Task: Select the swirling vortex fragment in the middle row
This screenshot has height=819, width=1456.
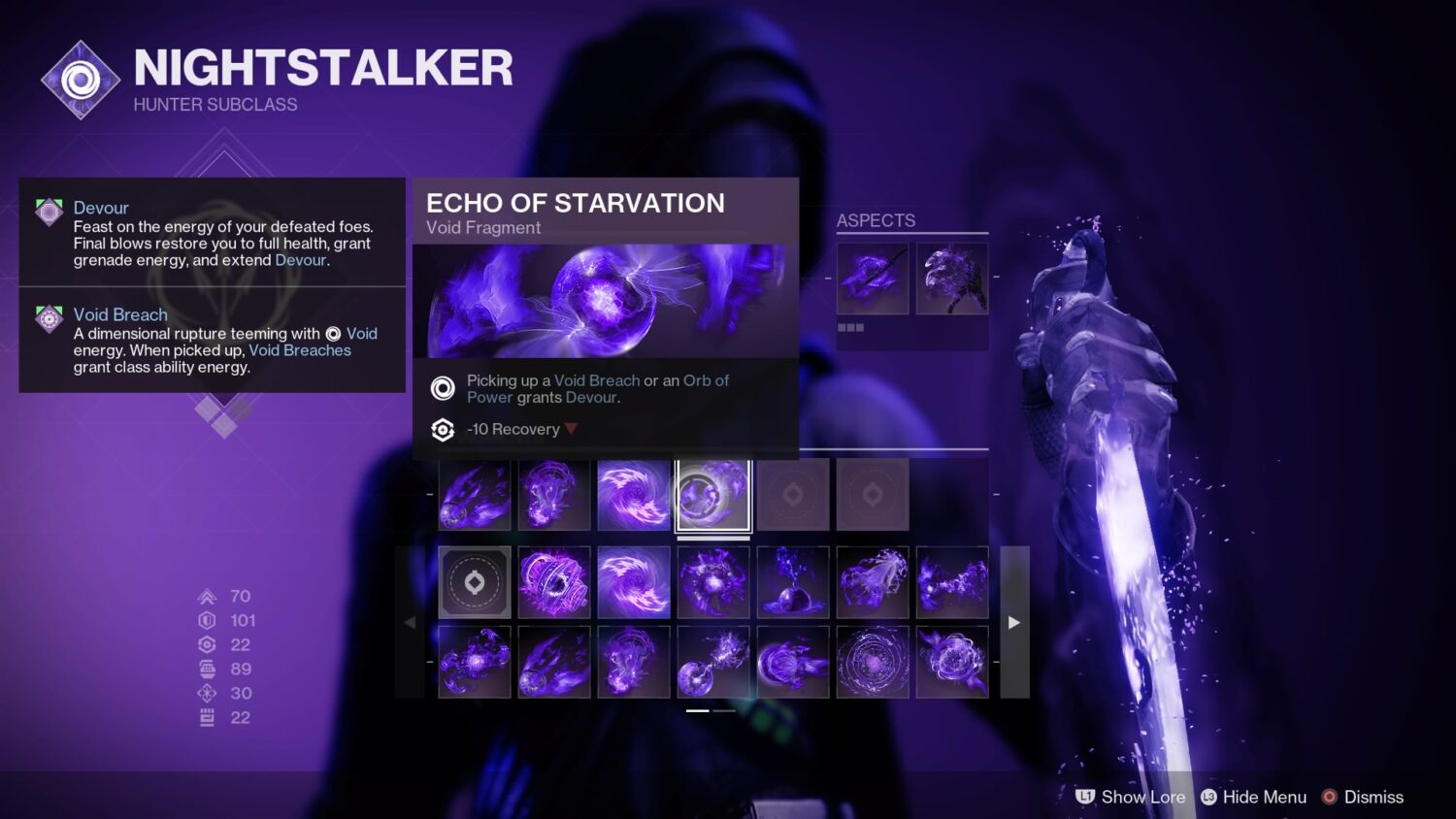Action: [634, 582]
